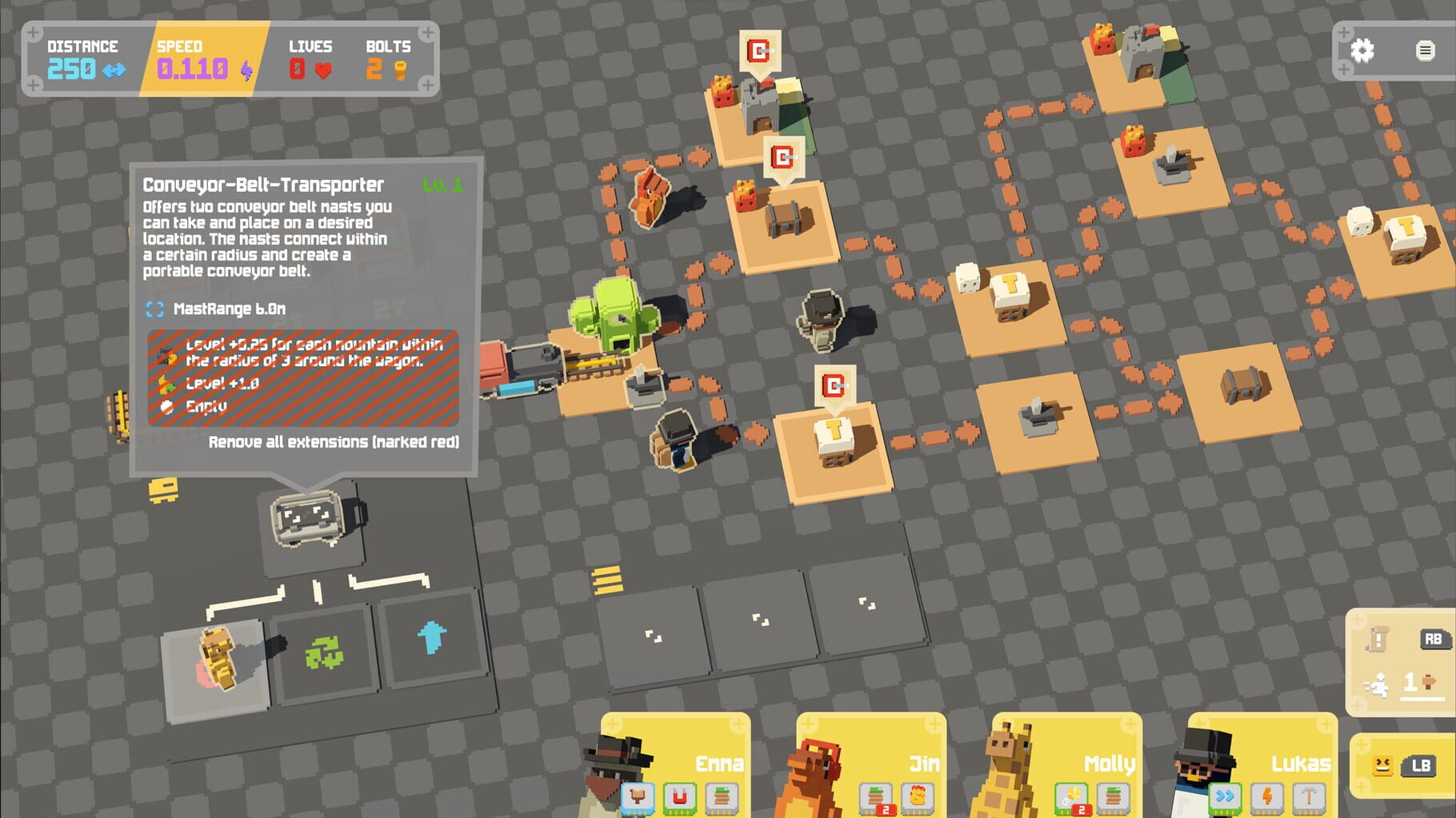Click Jim's fiery chicken ability icon
The image size is (1456, 818).
(917, 796)
